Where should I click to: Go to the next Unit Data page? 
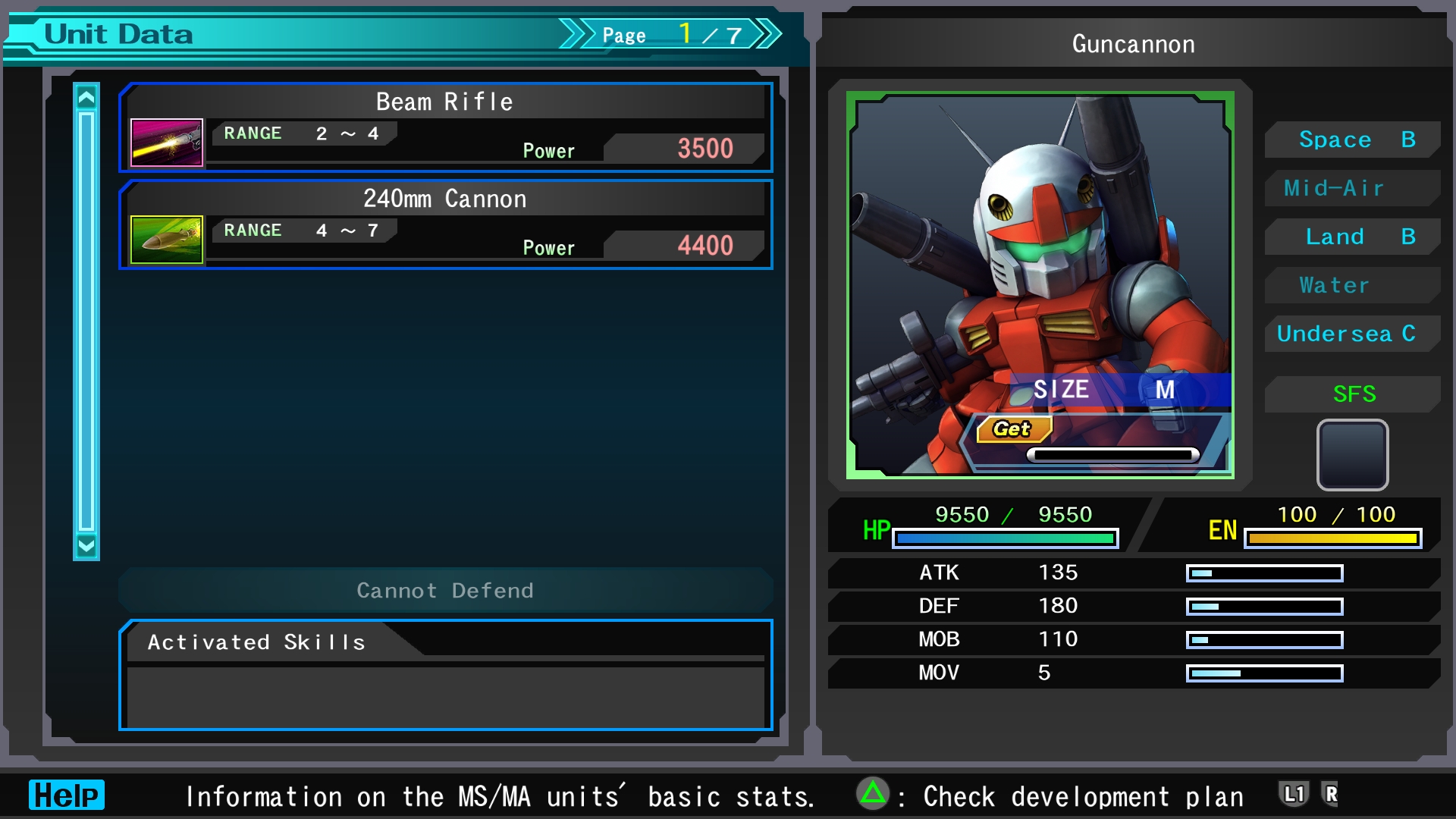tap(768, 34)
